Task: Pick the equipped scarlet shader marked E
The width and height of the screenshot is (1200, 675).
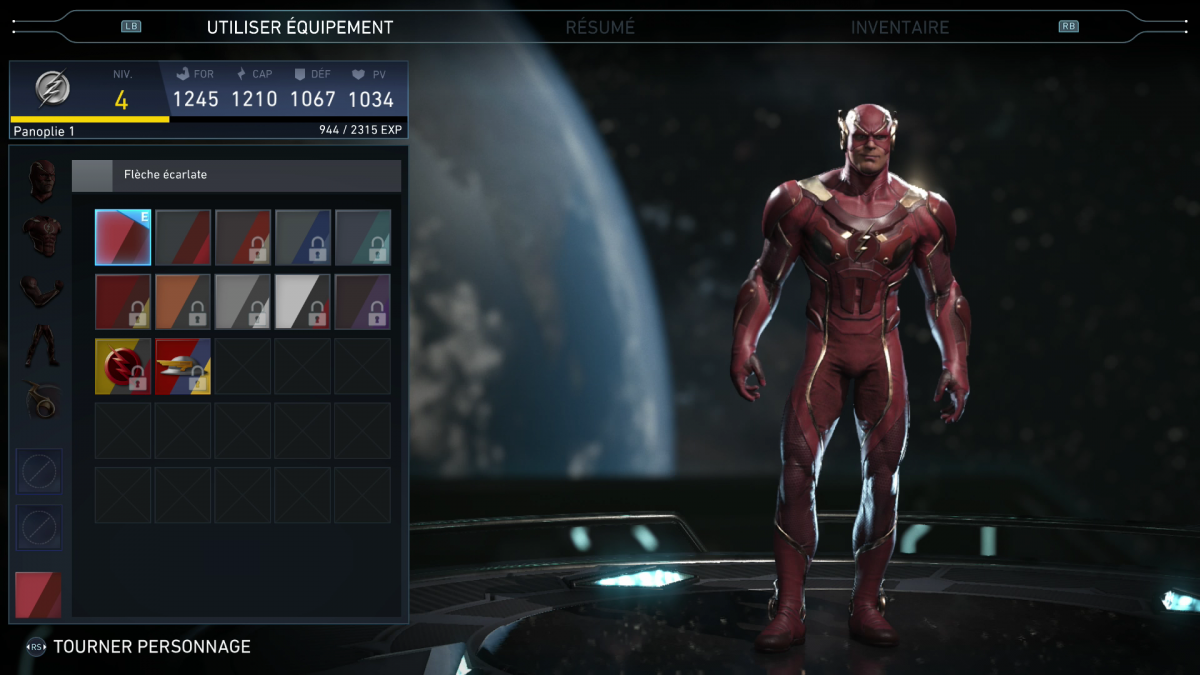Action: (x=123, y=237)
